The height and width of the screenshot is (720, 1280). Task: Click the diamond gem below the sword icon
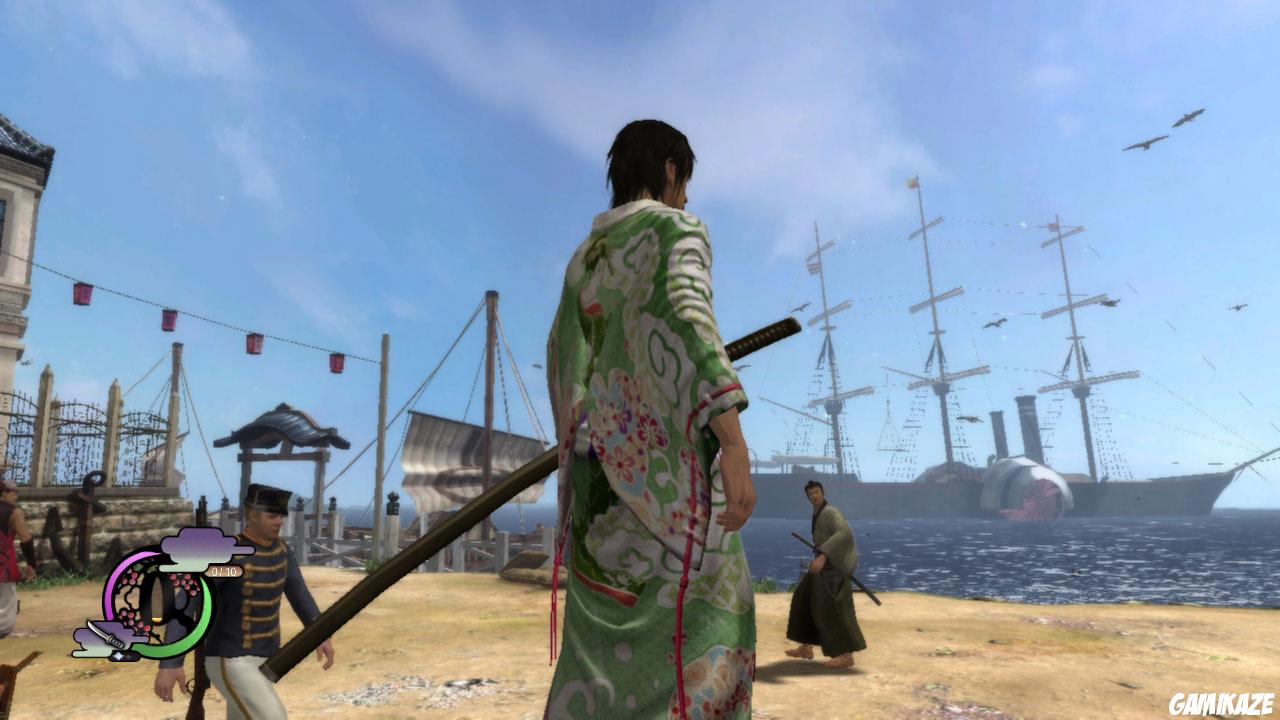(119, 655)
